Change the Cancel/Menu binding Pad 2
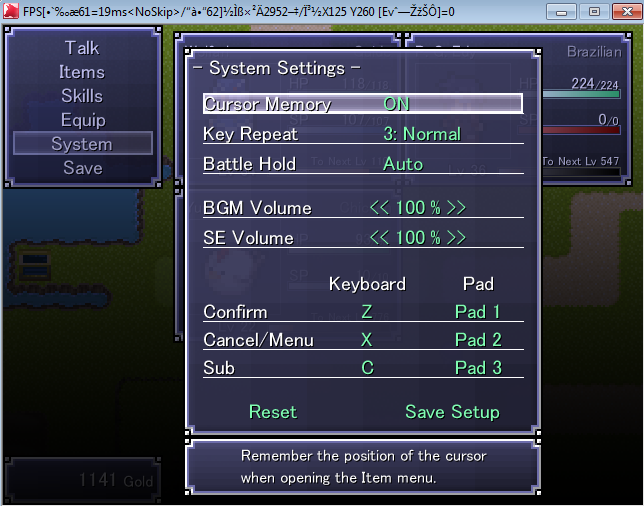644x506 pixels. point(477,340)
